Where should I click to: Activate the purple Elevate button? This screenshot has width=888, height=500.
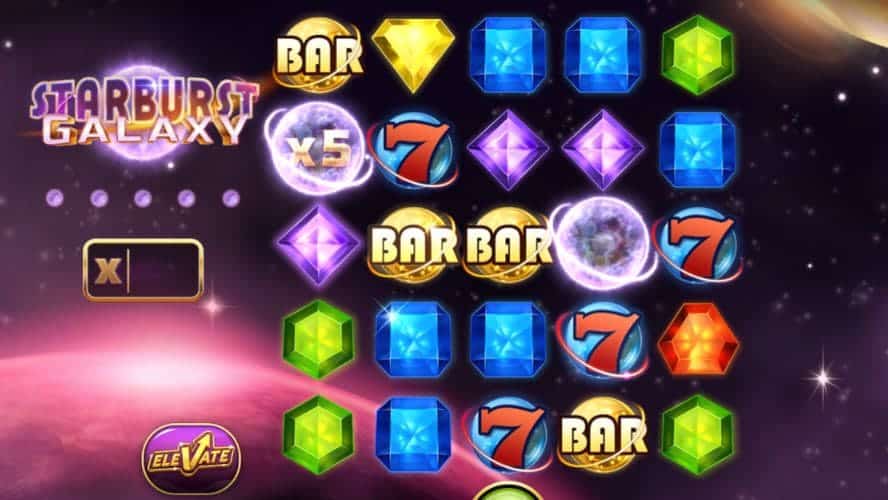pyautogui.click(x=190, y=459)
